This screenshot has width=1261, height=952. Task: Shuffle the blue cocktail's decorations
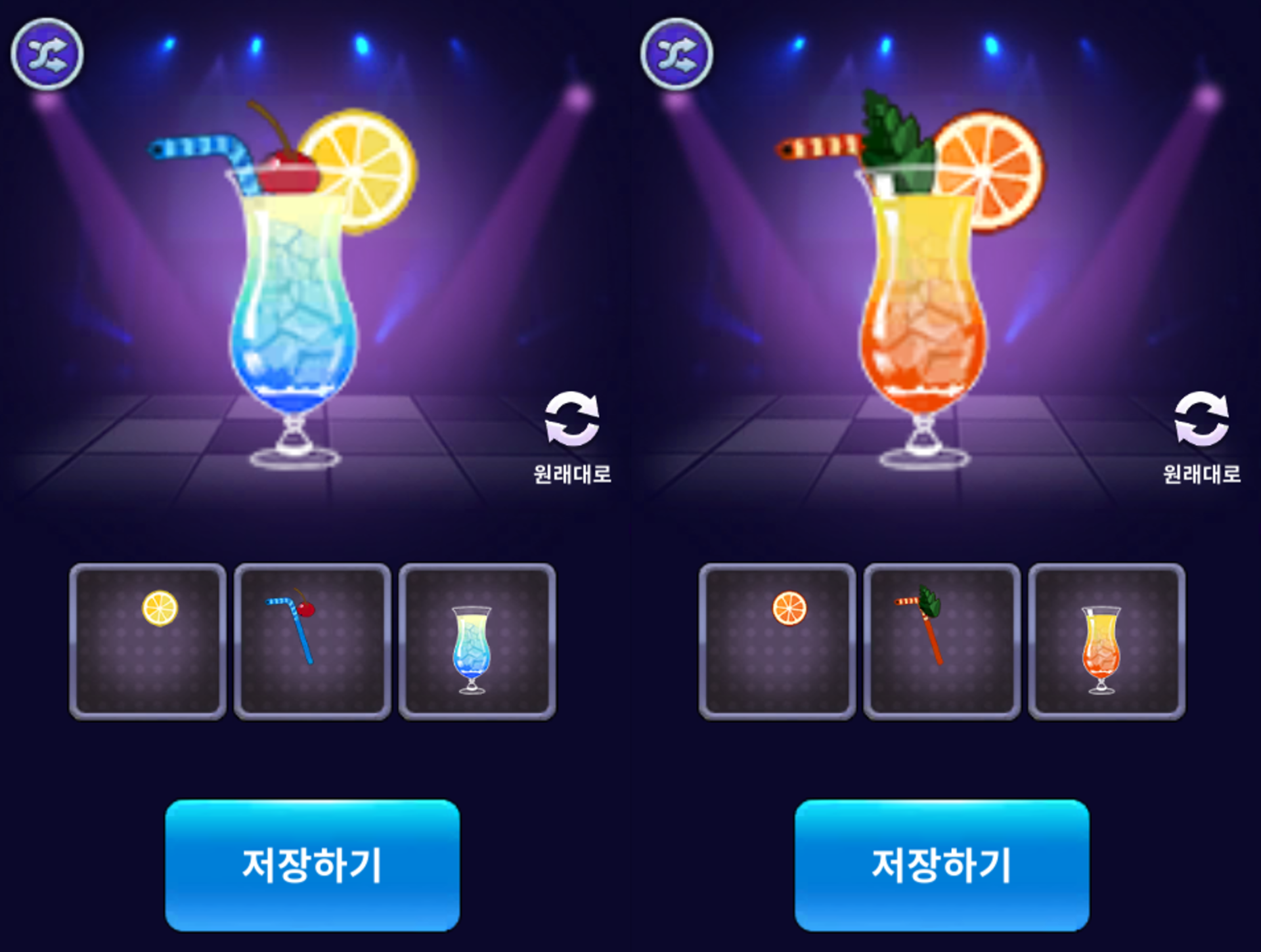click(47, 54)
